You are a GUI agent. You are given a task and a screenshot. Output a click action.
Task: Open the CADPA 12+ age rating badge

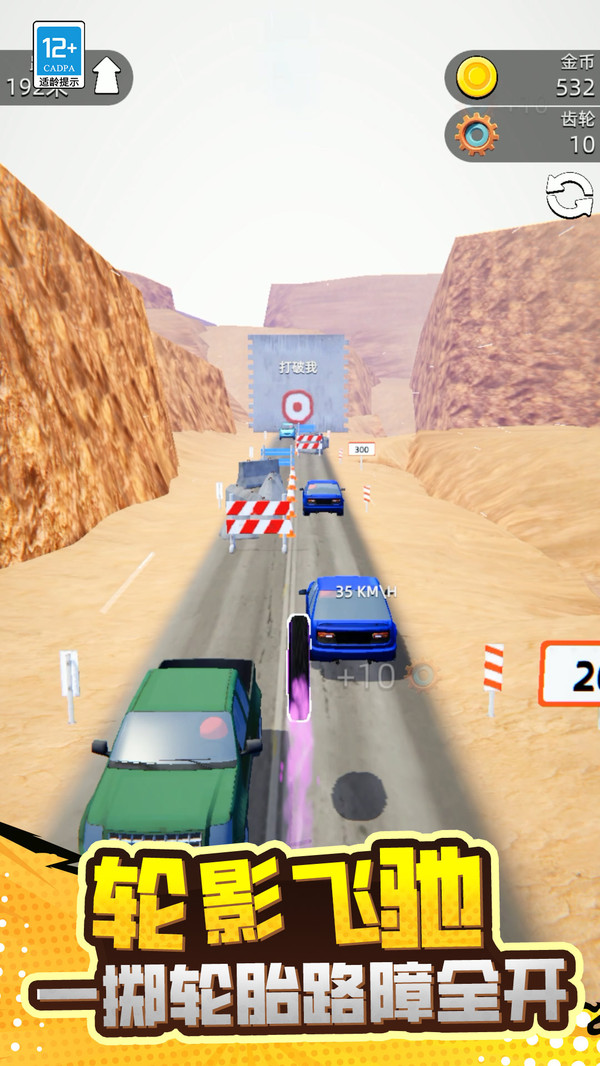point(59,56)
